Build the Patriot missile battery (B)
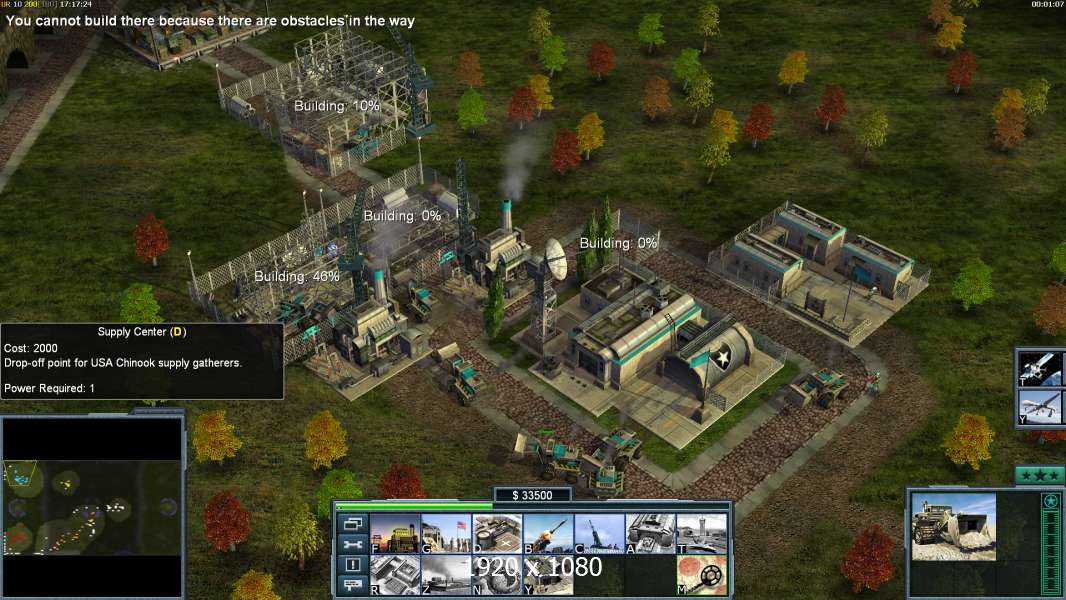1066x600 pixels. coord(548,534)
